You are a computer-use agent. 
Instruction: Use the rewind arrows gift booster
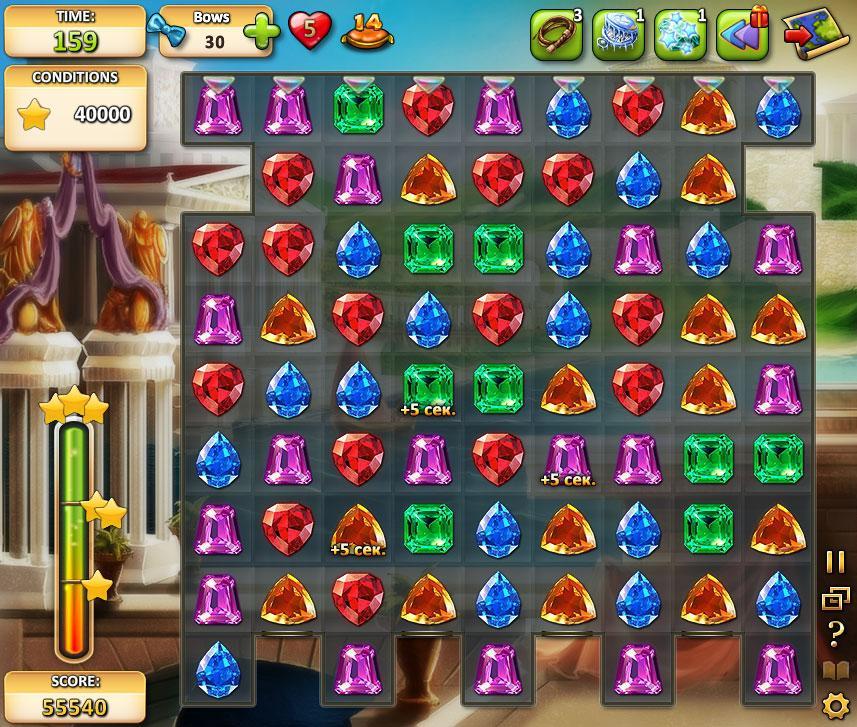(x=742, y=35)
